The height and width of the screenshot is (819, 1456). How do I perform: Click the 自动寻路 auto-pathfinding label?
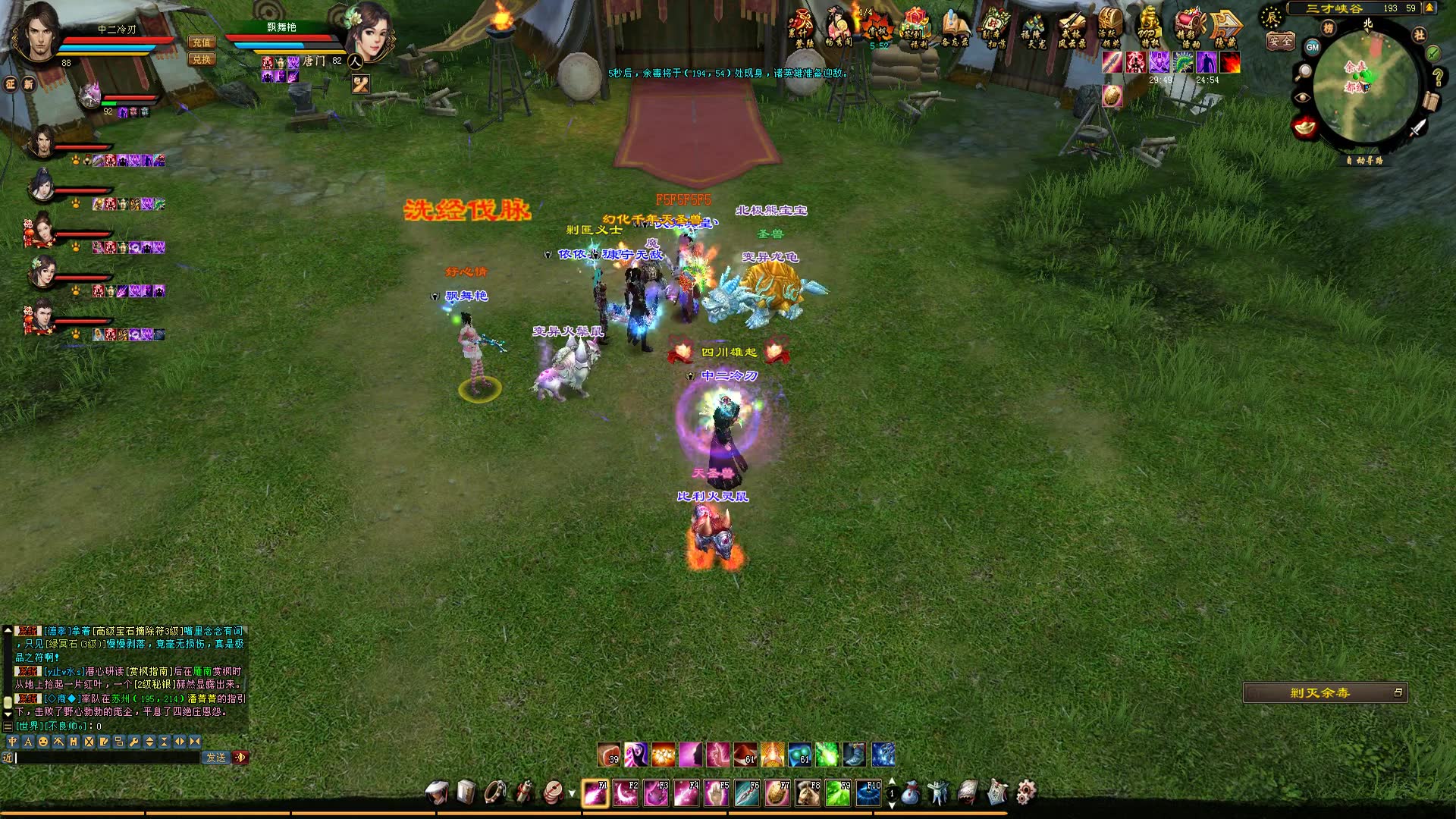[x=1365, y=161]
